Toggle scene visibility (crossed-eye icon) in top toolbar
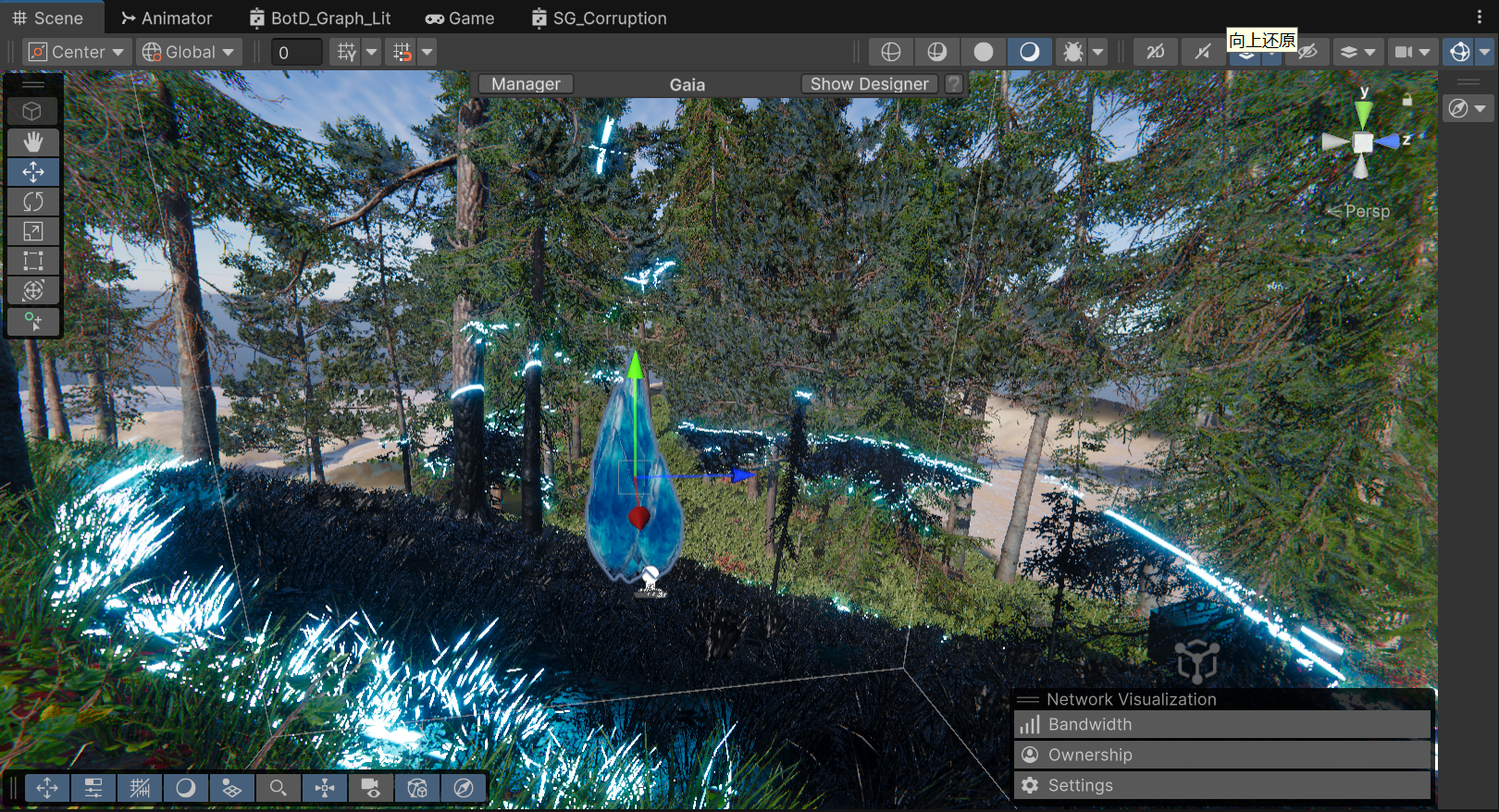Screen dimensions: 1499x812 click(x=1307, y=52)
